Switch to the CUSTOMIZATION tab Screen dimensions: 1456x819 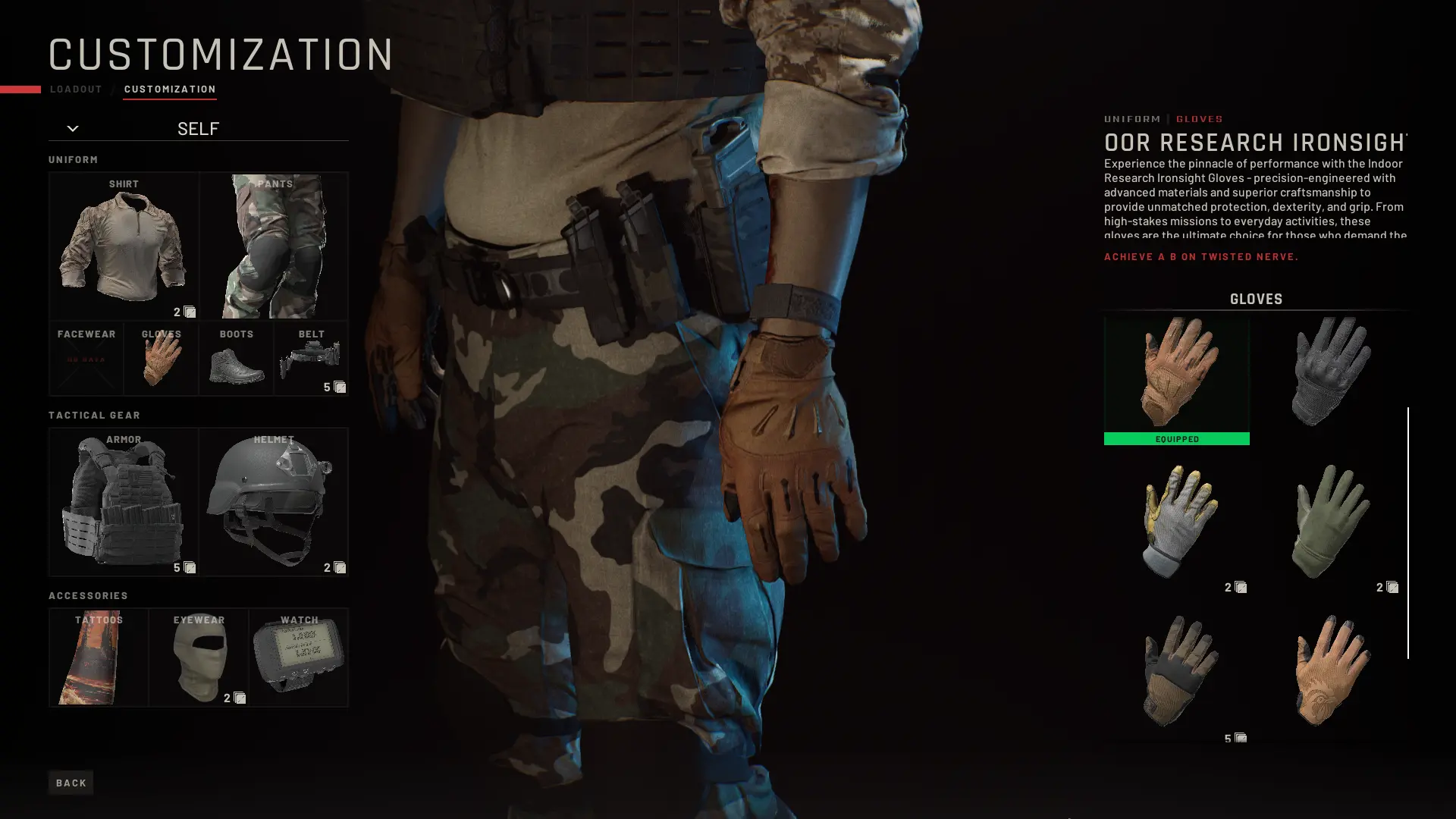pyautogui.click(x=170, y=89)
